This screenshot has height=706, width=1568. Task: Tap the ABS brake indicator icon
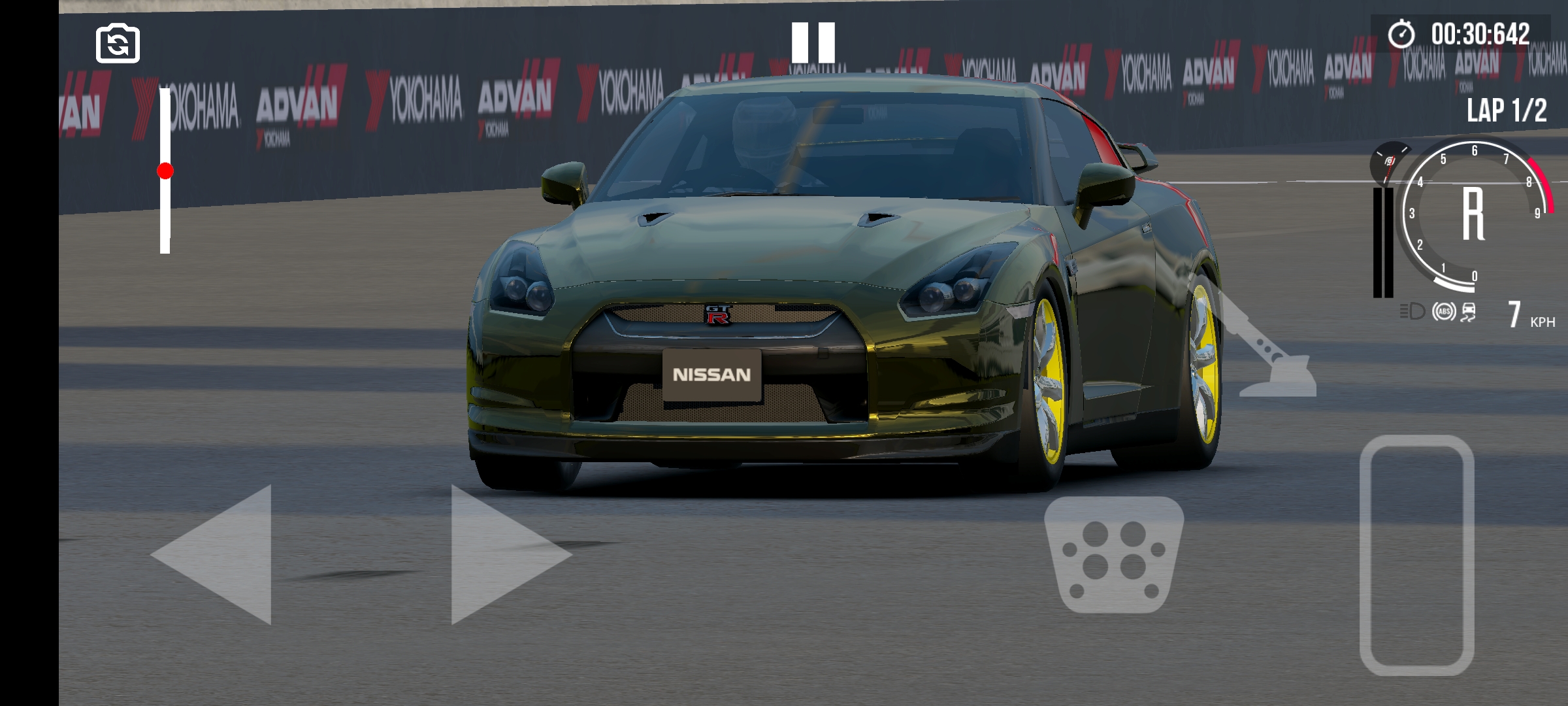click(1445, 312)
